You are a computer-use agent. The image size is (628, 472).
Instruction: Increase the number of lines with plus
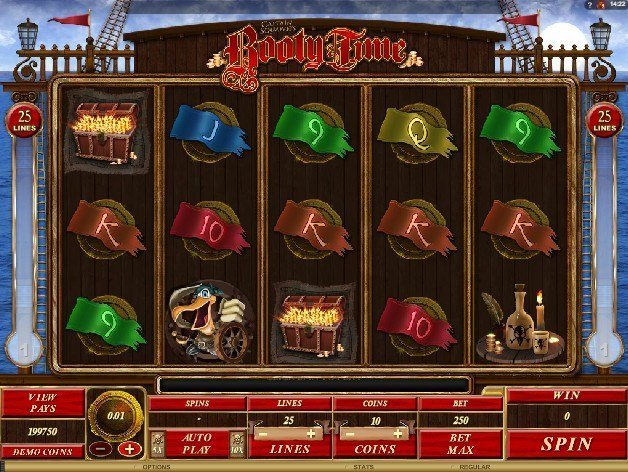point(311,434)
